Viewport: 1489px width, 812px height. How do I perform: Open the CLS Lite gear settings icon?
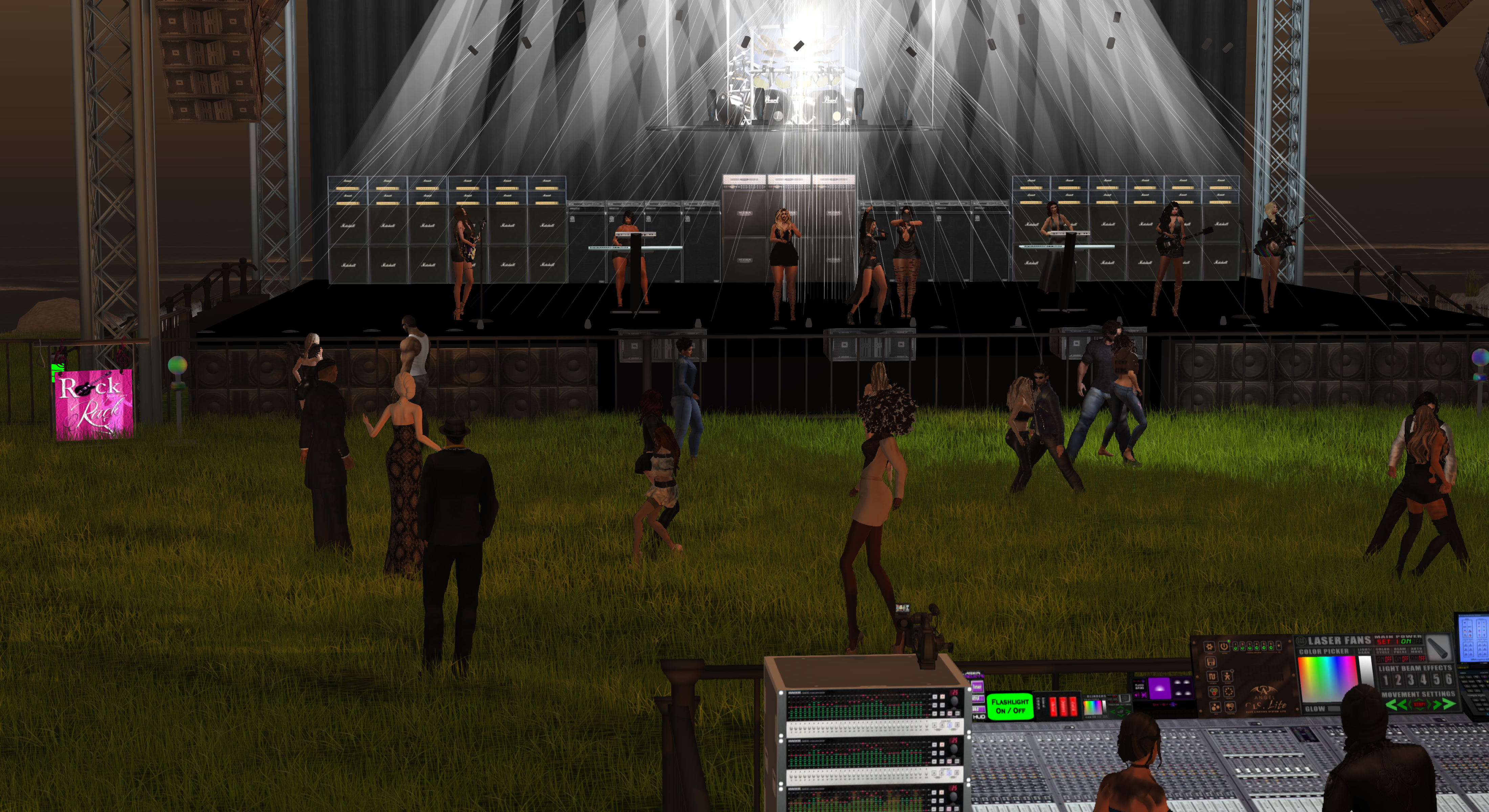1209,647
